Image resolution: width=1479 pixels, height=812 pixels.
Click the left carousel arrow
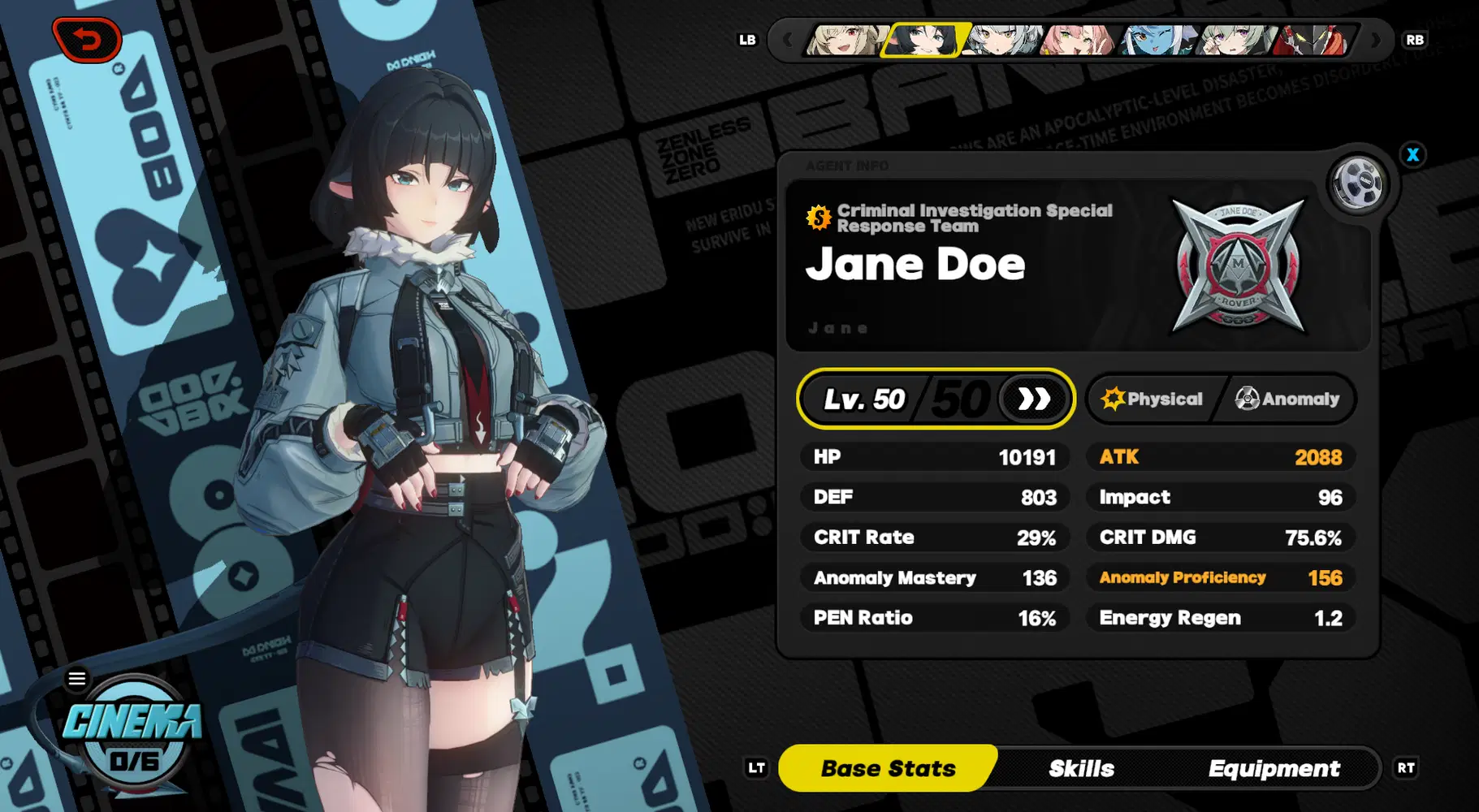[785, 39]
